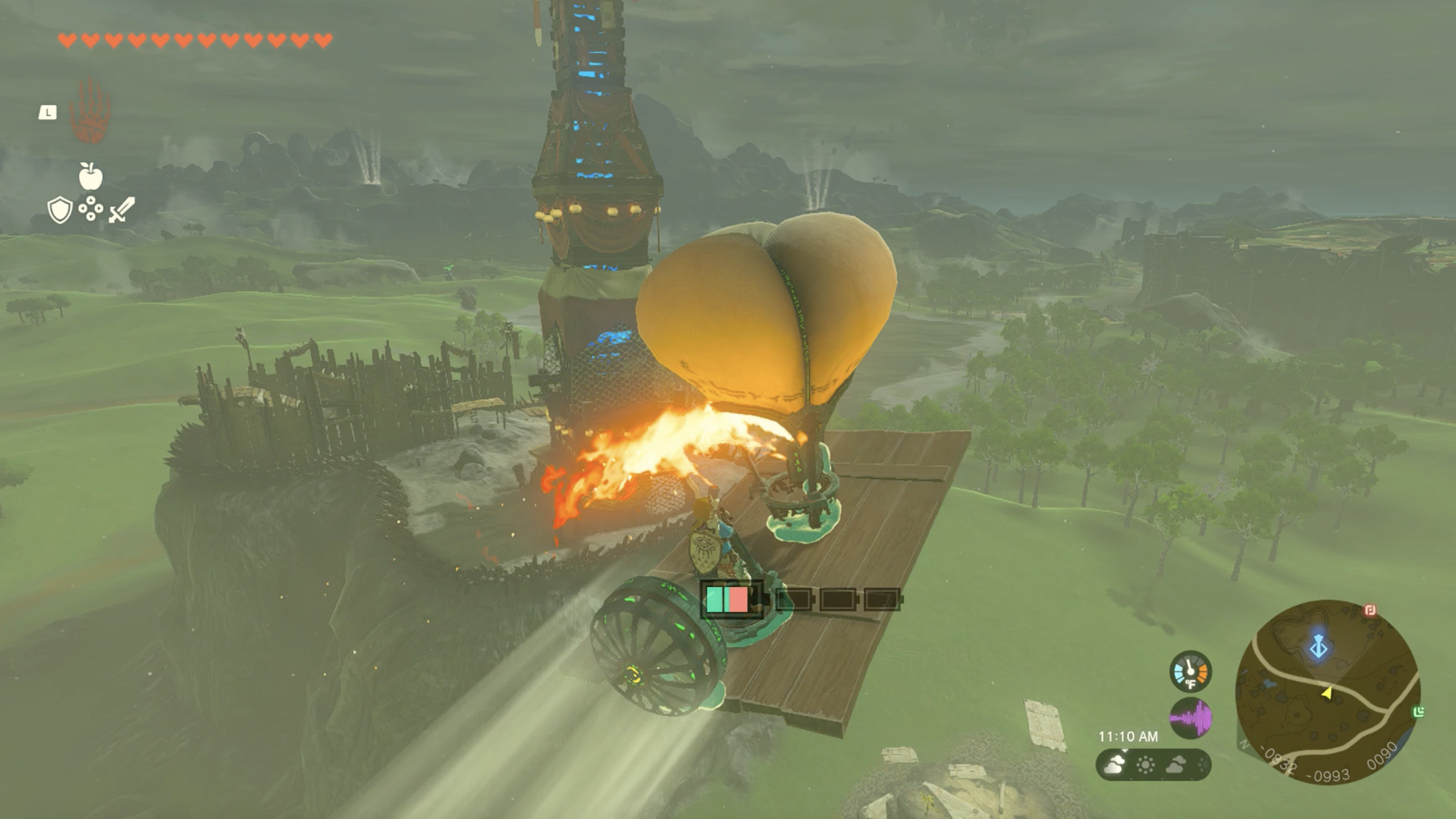Click the shield slot icon
1456x819 pixels.
[x=59, y=211]
